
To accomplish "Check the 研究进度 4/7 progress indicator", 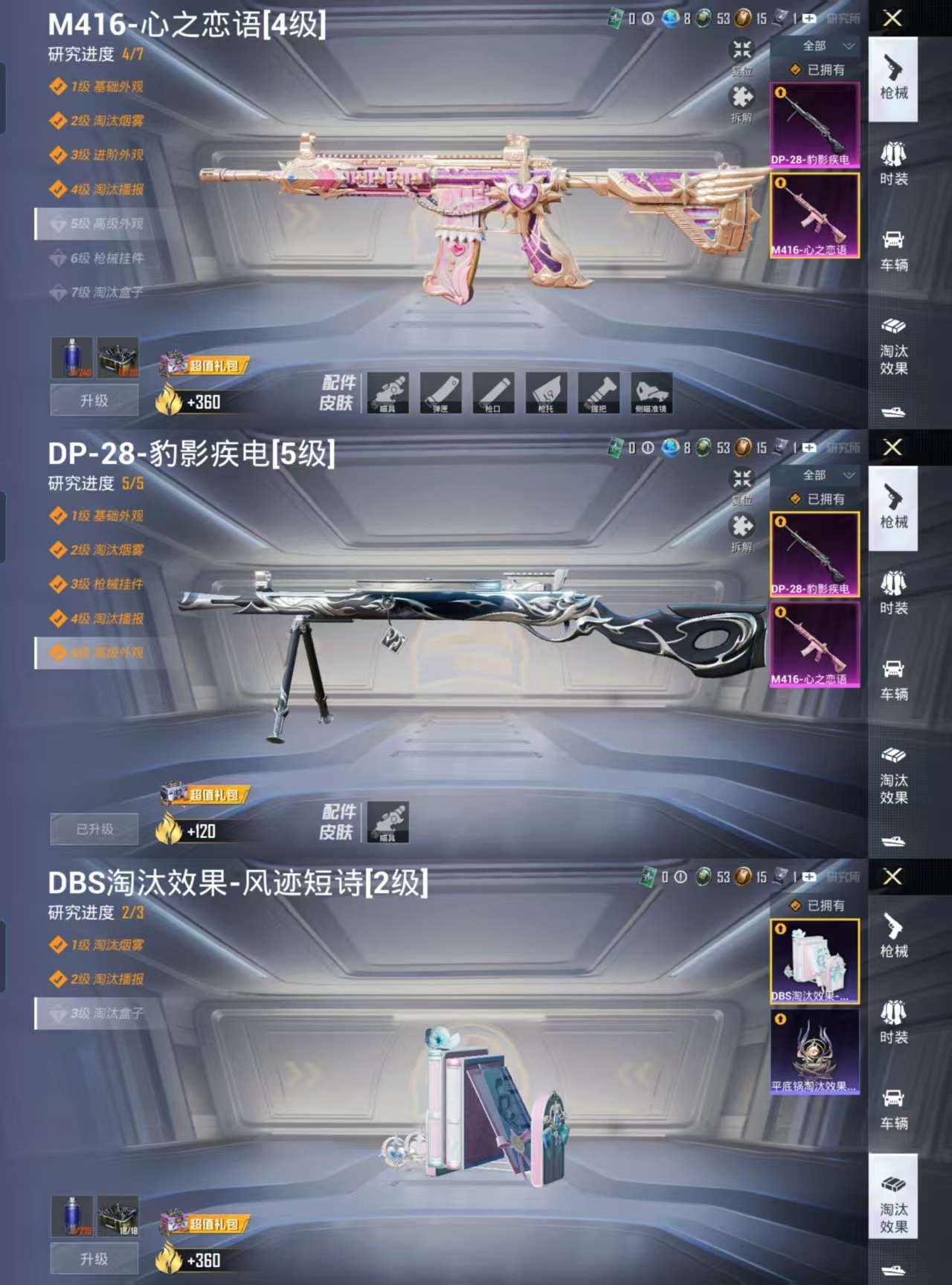I will click(x=94, y=53).
